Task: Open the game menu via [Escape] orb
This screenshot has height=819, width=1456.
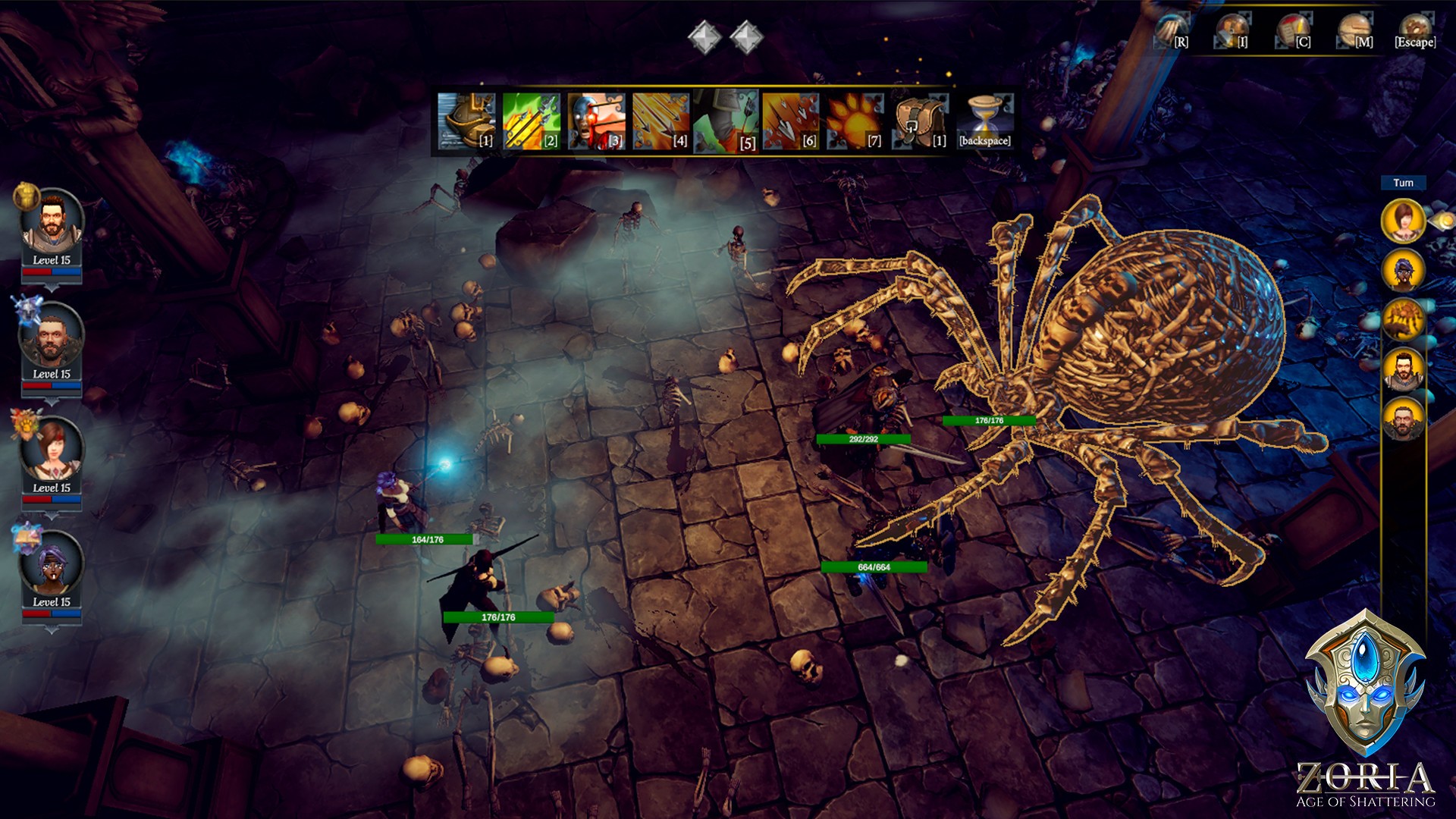Action: tap(1414, 27)
